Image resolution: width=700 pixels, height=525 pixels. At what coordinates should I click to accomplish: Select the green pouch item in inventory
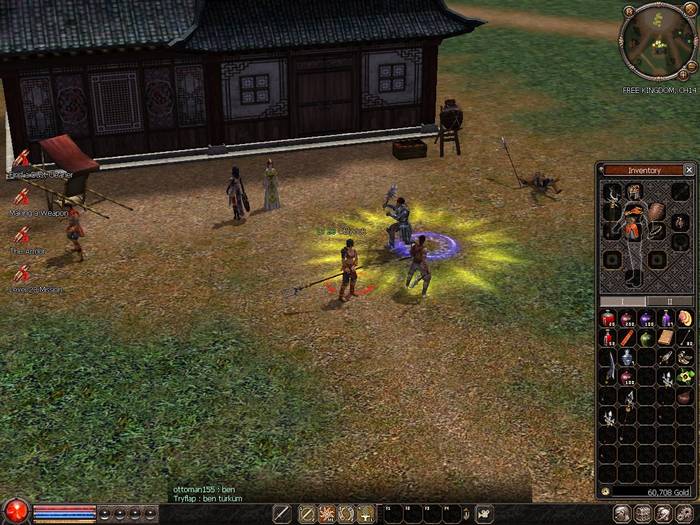coord(647,338)
